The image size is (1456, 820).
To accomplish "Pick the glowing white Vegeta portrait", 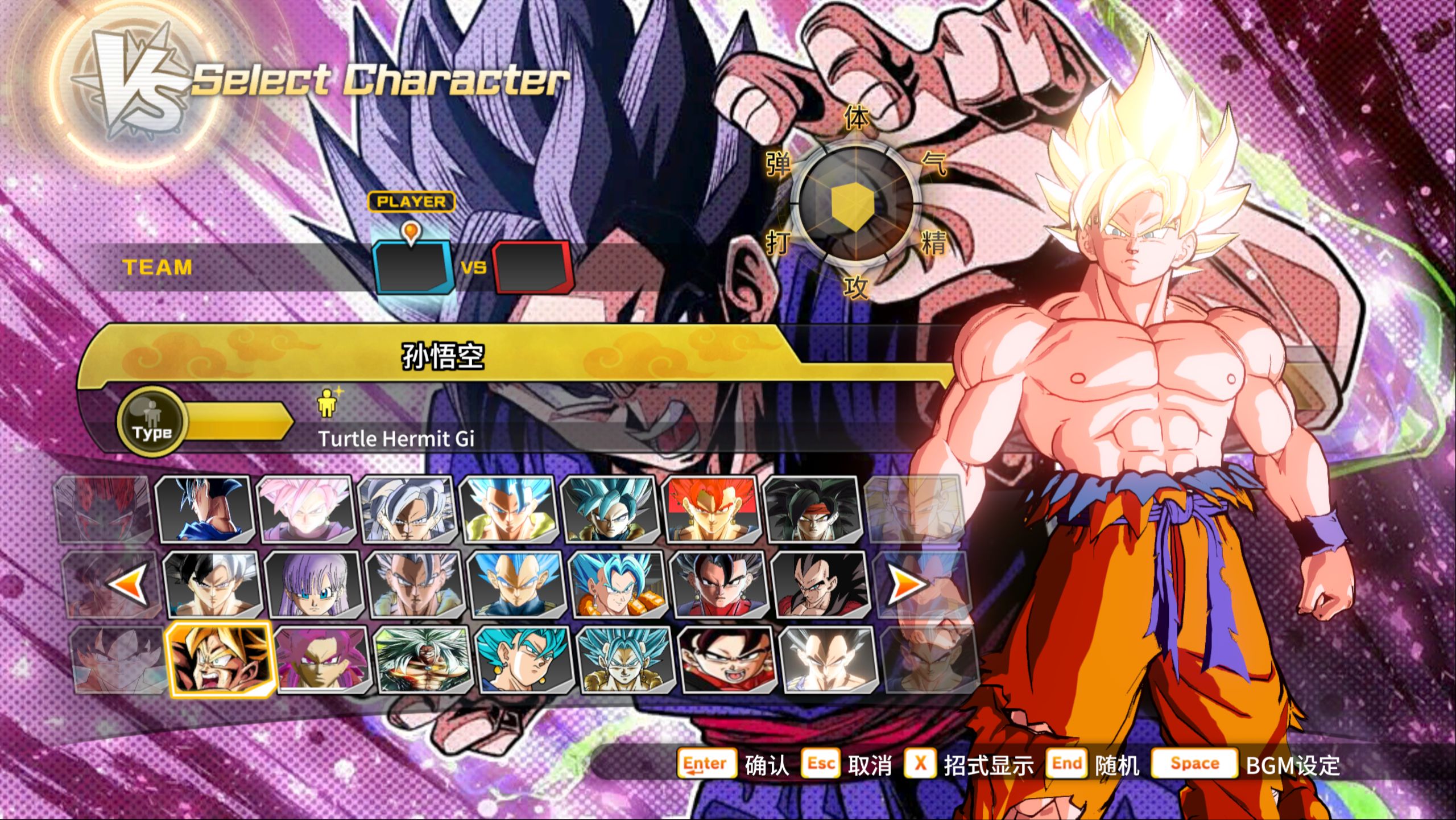I will click(x=828, y=660).
